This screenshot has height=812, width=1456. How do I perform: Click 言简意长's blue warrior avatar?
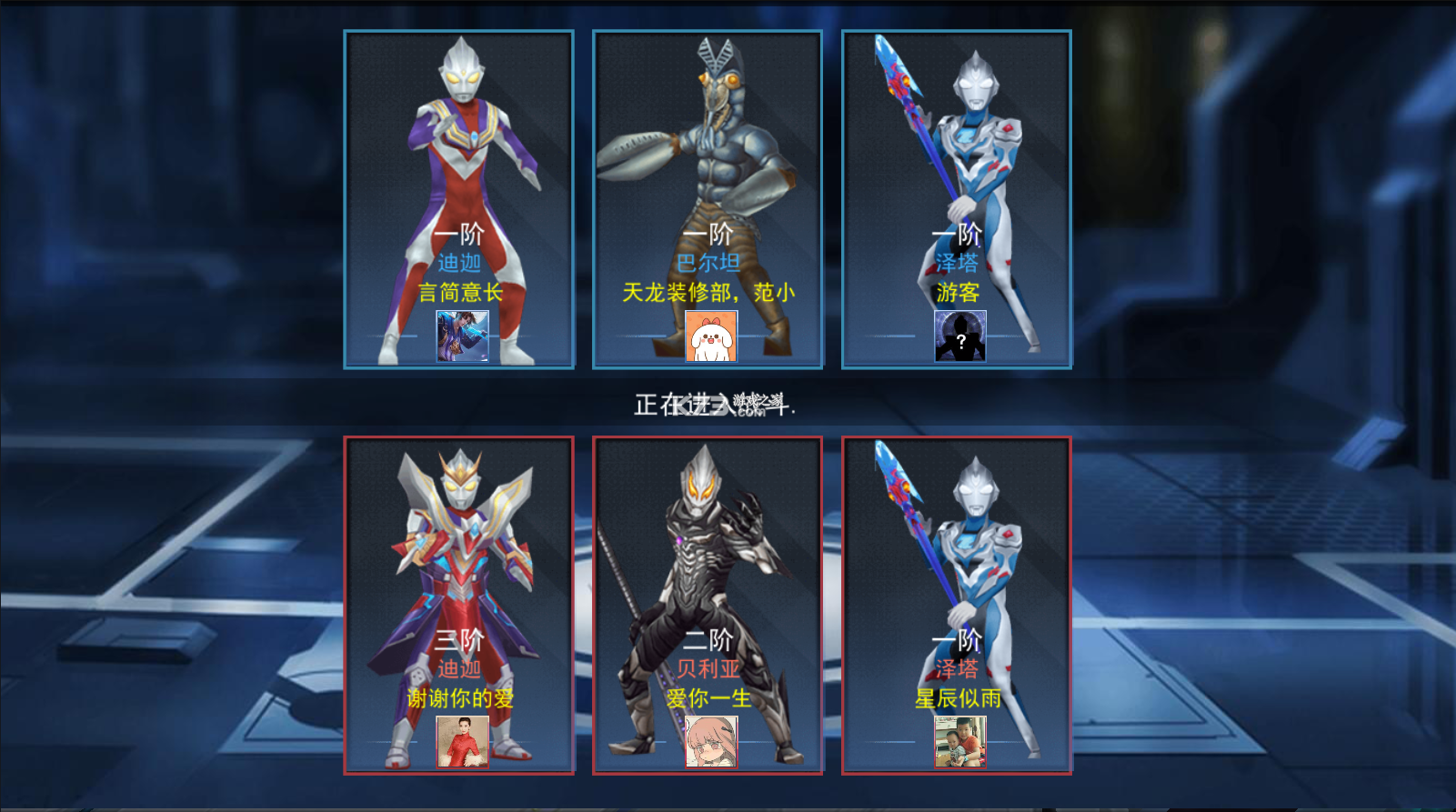click(462, 336)
